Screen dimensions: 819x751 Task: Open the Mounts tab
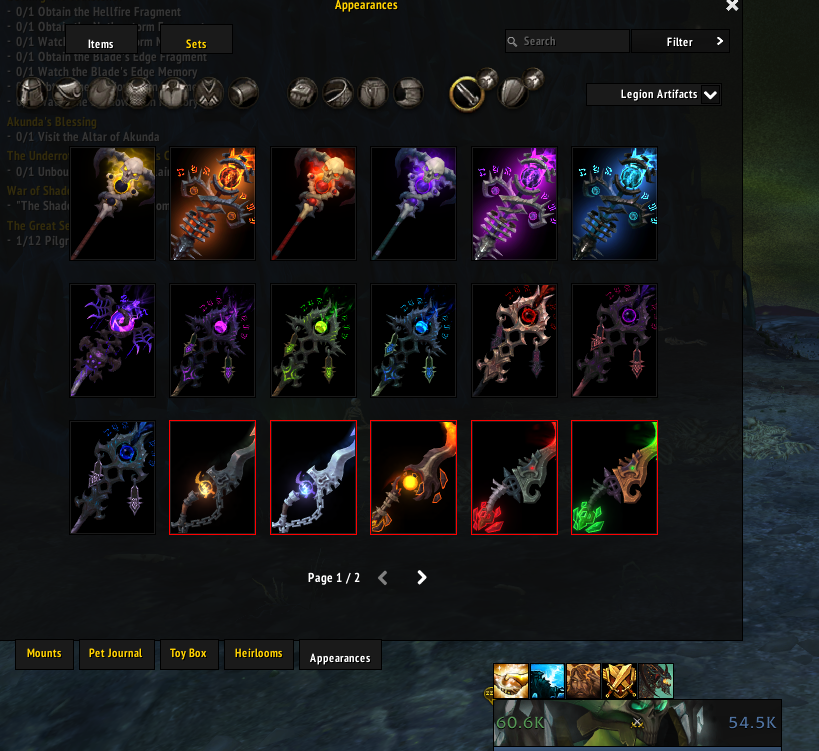click(44, 654)
